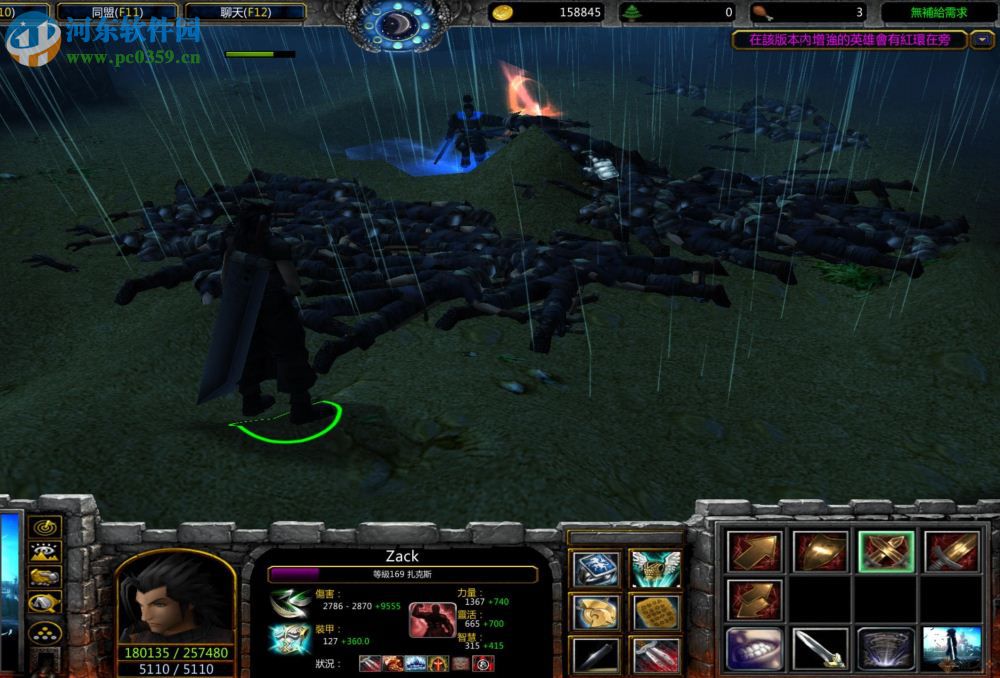Activate the swordsman silhouette ultimate ability

tap(950, 648)
